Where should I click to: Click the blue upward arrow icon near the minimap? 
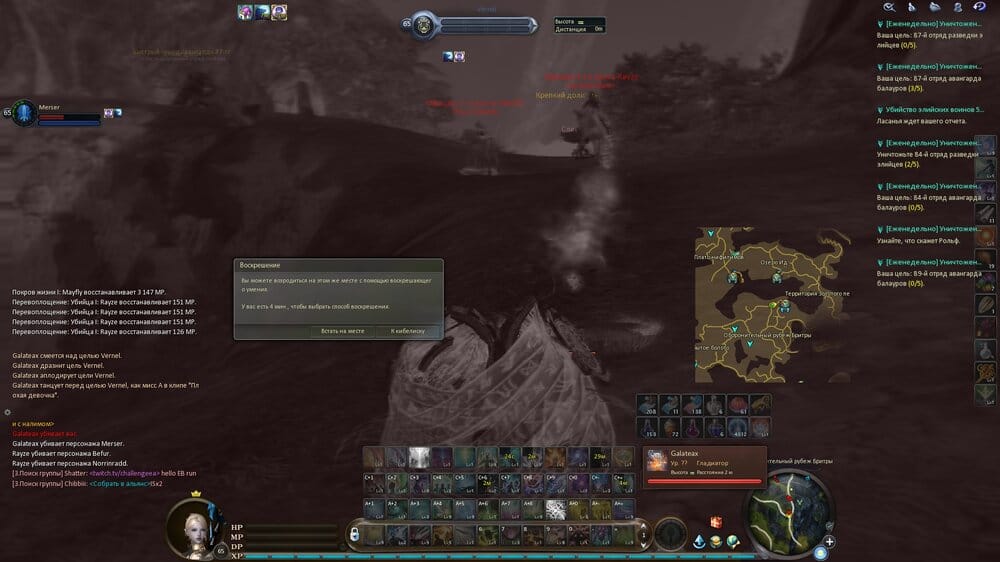(699, 541)
